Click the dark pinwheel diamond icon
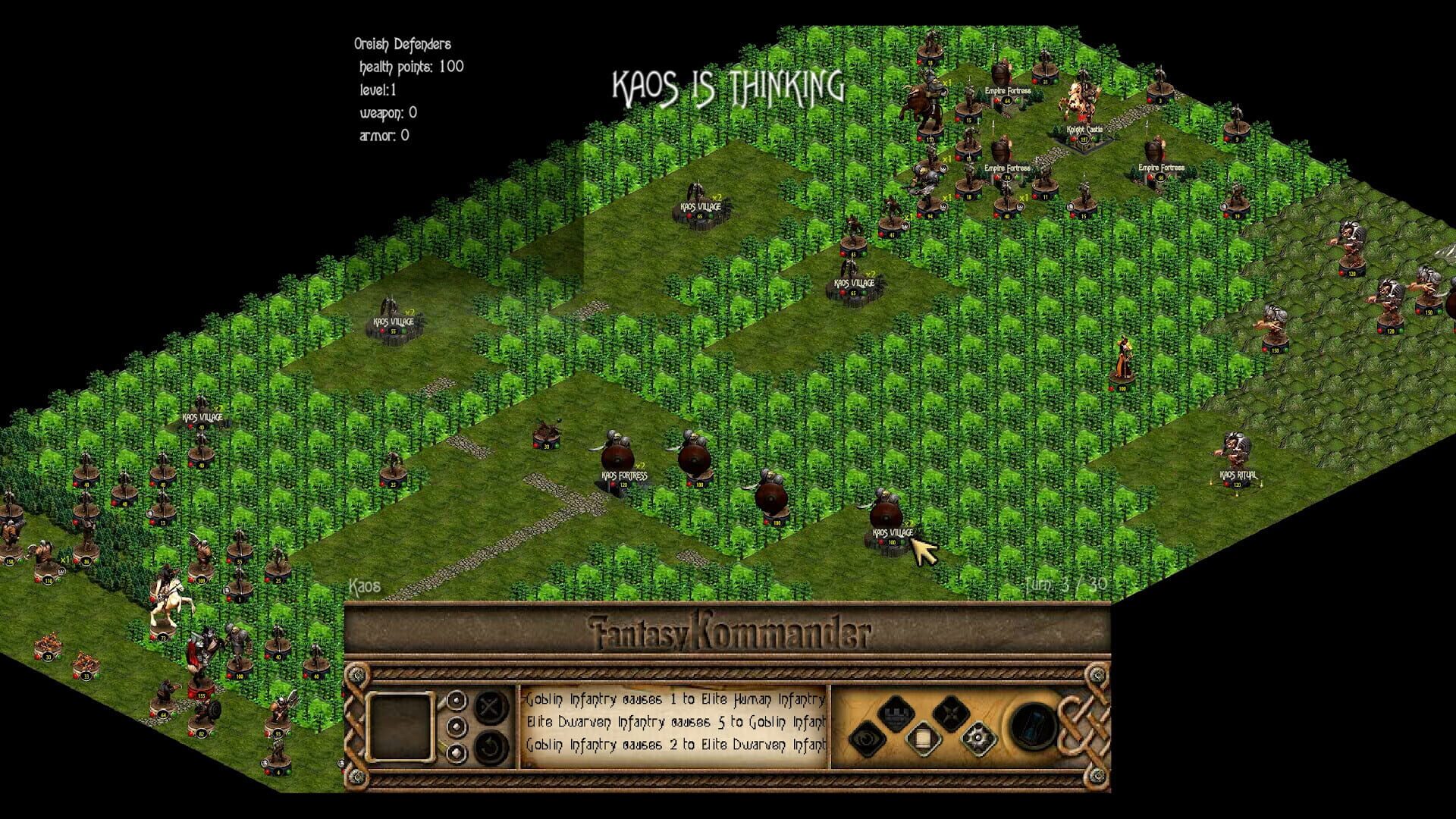The height and width of the screenshot is (819, 1456). coord(951,714)
